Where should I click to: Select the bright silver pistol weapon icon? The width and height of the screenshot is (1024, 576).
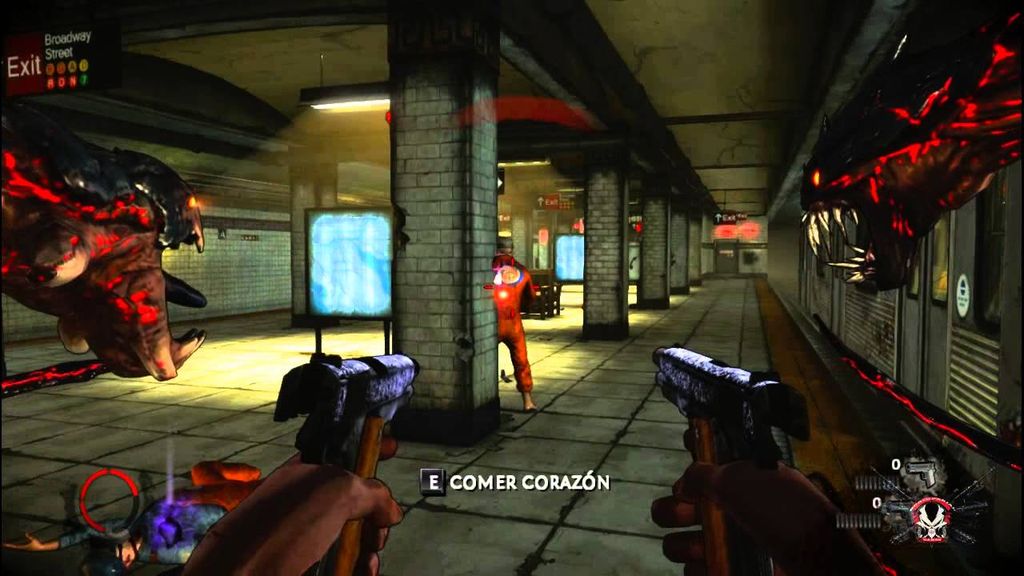[921, 474]
